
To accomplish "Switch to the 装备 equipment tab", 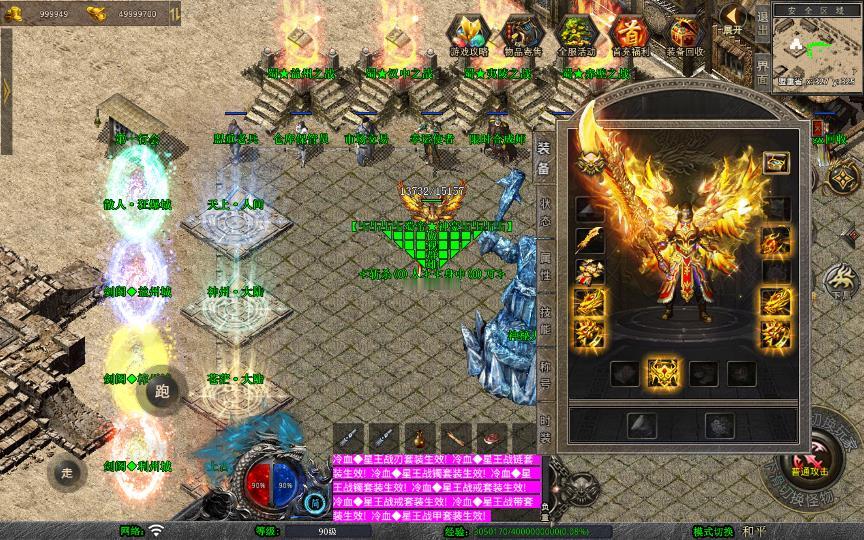I will 544,154.
